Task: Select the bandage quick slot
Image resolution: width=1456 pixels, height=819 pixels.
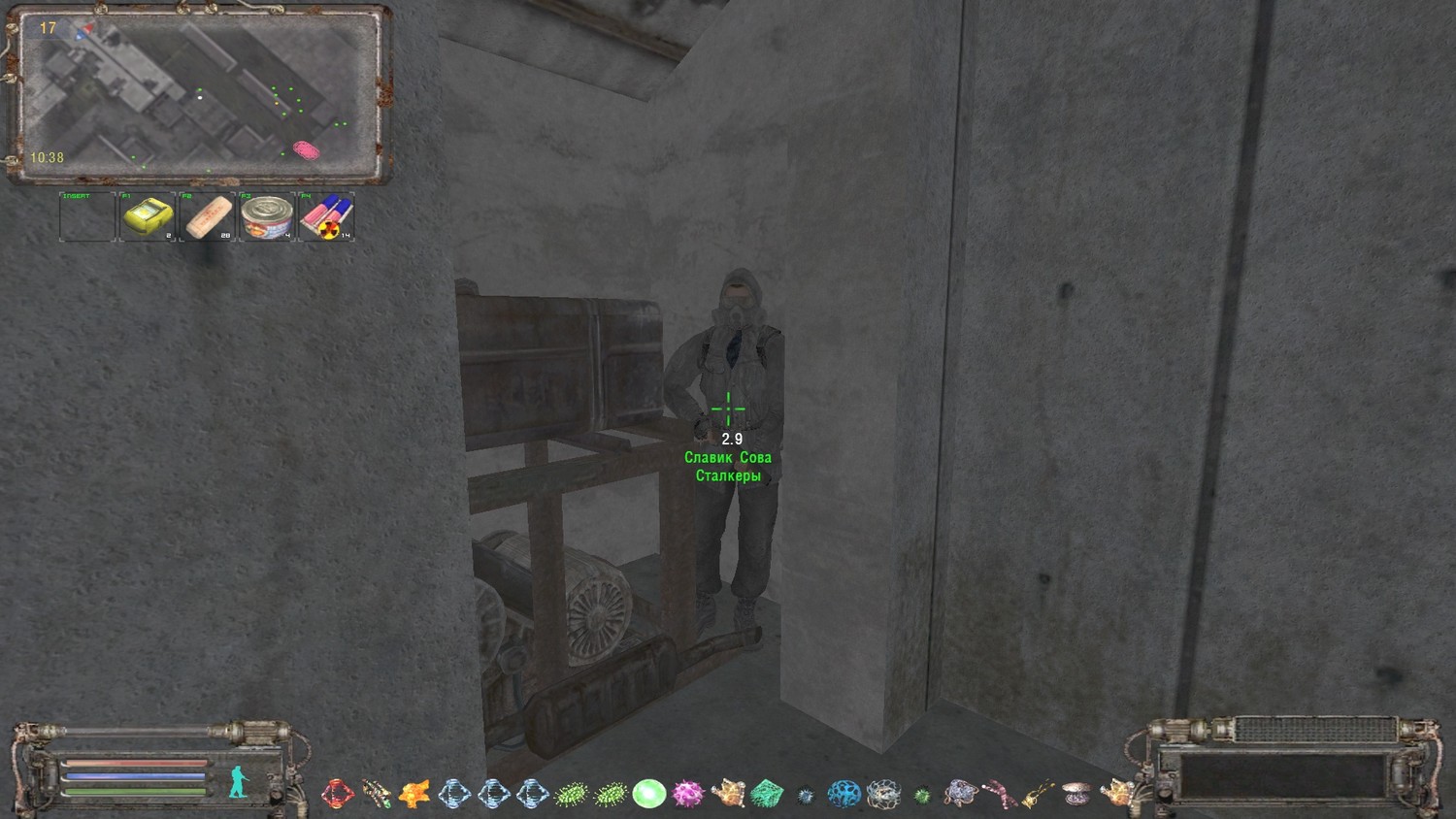Action: click(207, 215)
